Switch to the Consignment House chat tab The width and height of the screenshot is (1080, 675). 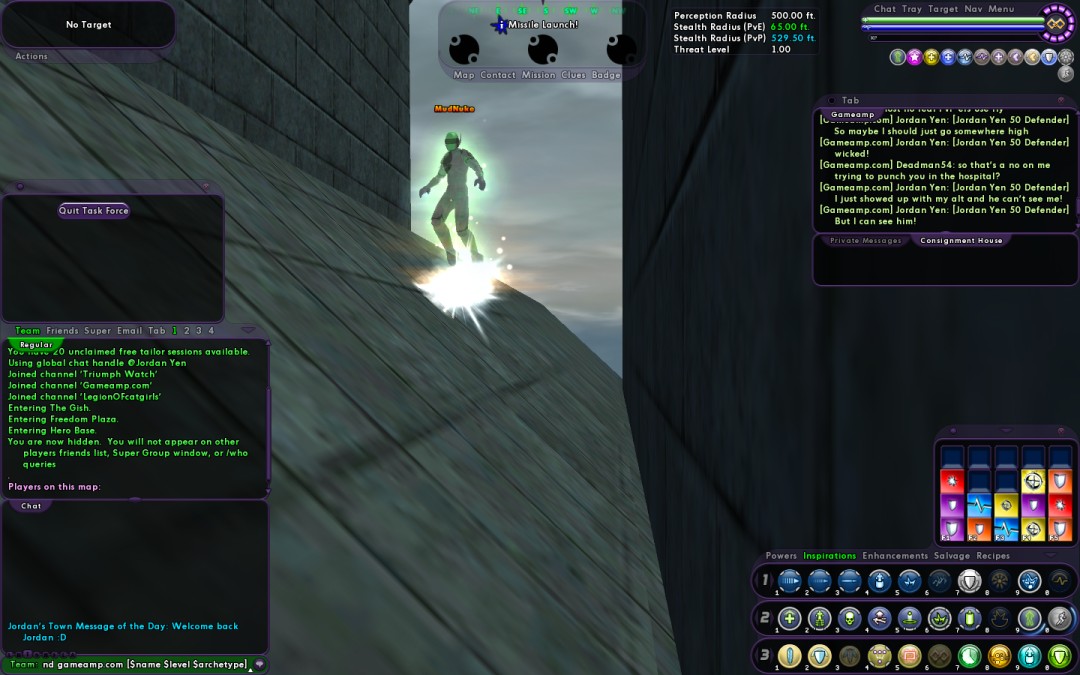point(961,241)
